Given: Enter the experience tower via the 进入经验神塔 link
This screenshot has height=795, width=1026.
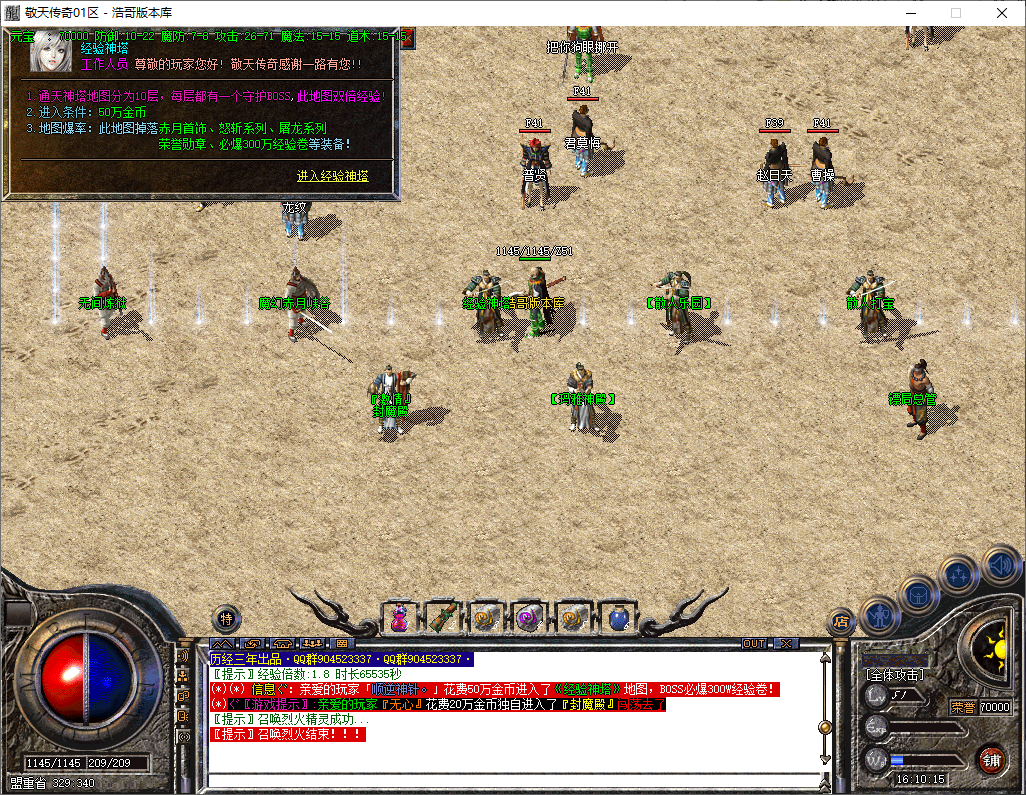Looking at the screenshot, I should click(x=332, y=176).
